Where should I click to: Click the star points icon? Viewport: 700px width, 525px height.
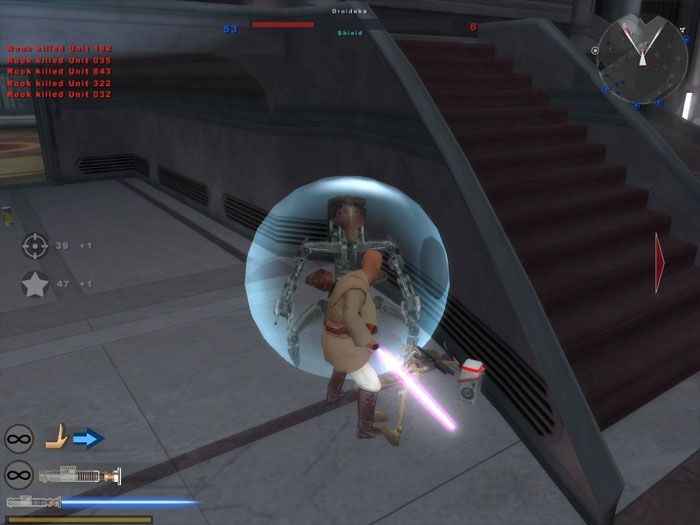[35, 285]
